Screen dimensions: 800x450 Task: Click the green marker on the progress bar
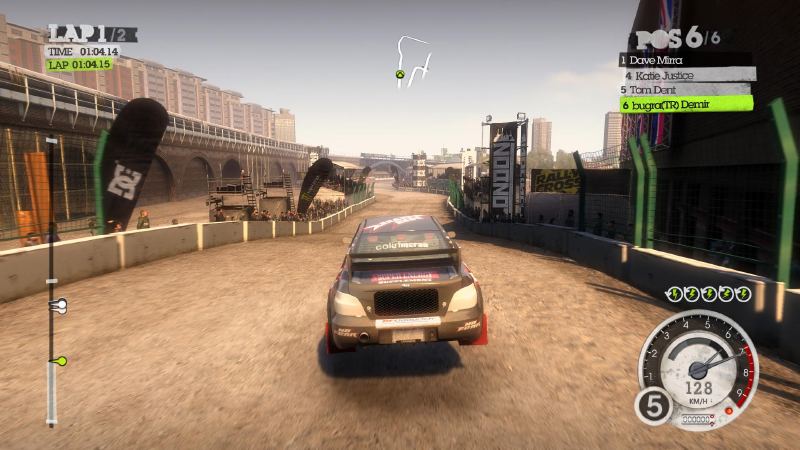tap(59, 360)
